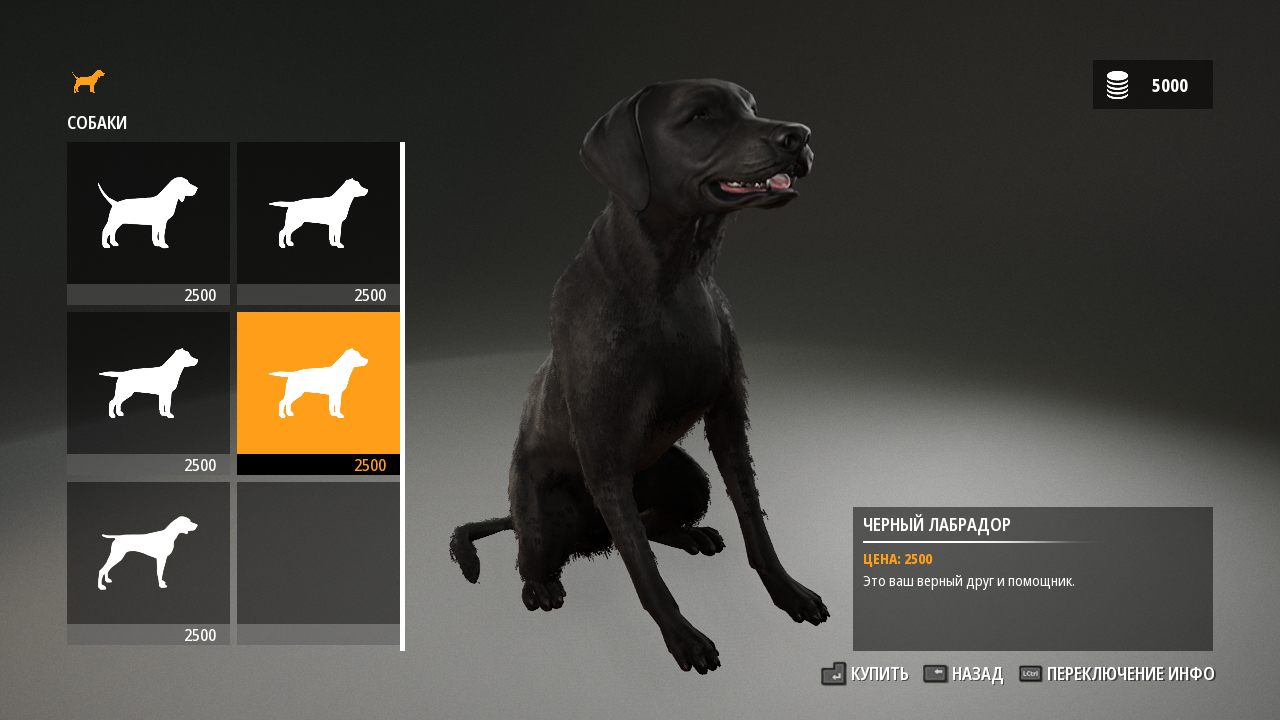Click the ЧЕРНЫЙ ЛАБРАДОР title in the info panel

click(x=937, y=524)
